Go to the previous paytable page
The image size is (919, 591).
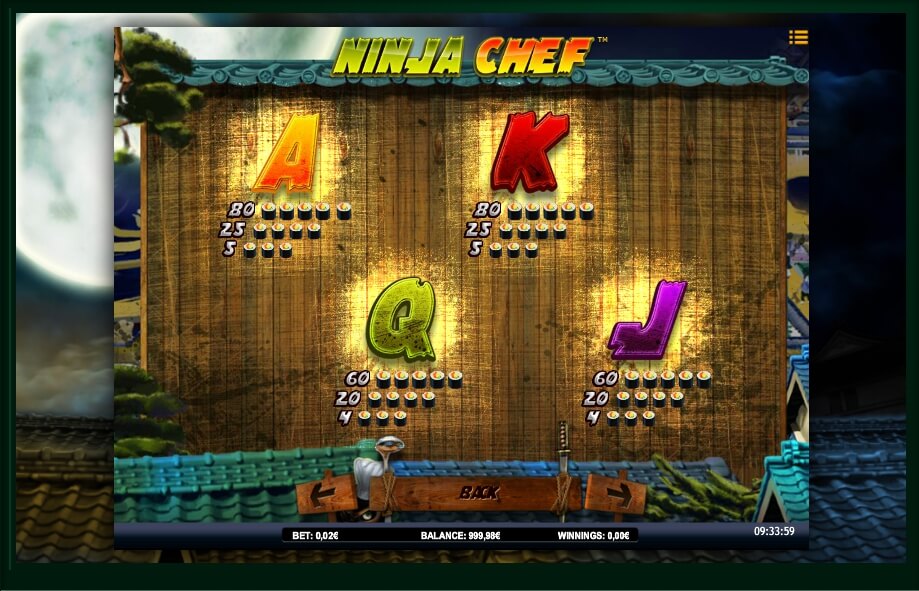point(327,493)
